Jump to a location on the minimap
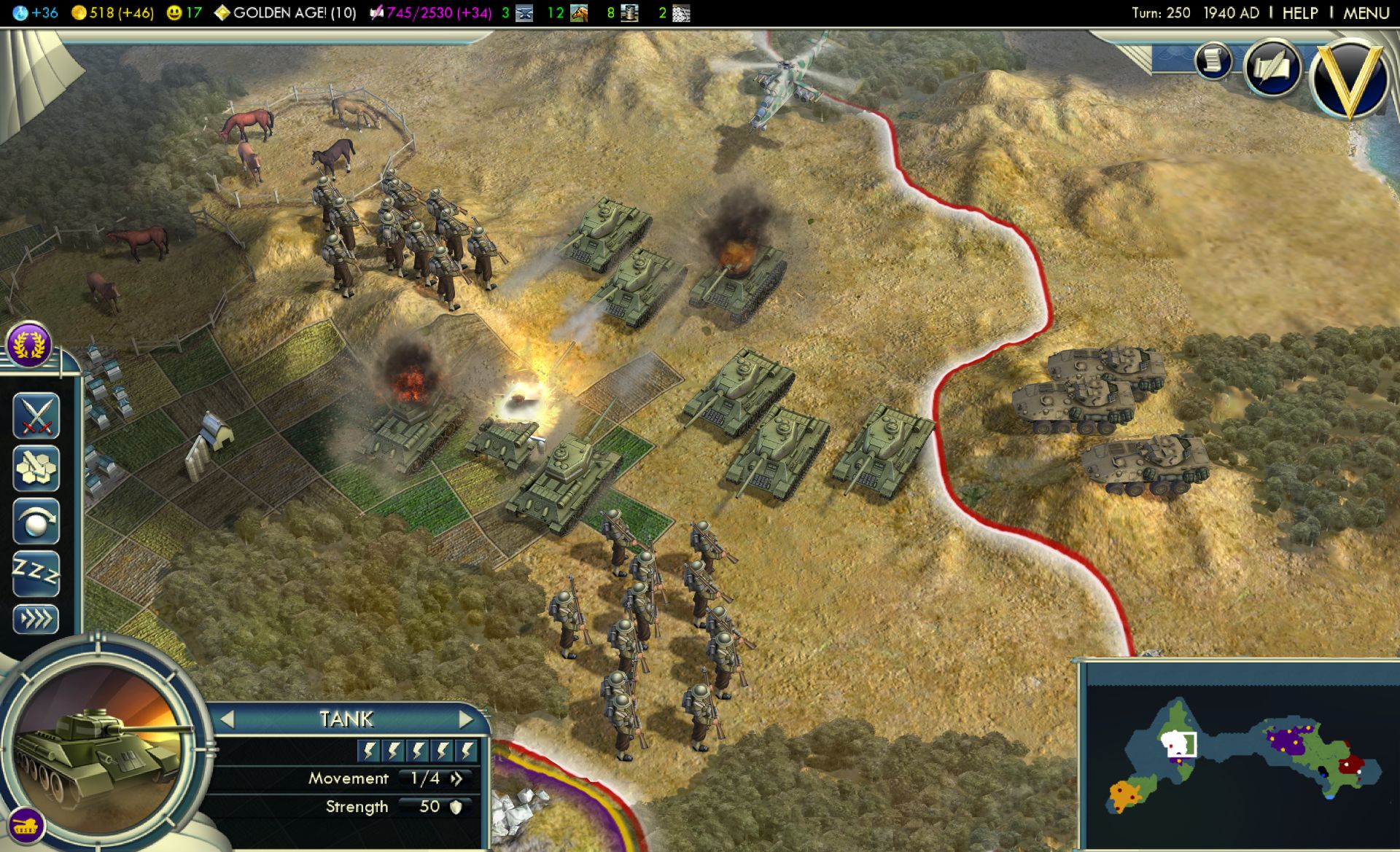 (x=1240, y=758)
